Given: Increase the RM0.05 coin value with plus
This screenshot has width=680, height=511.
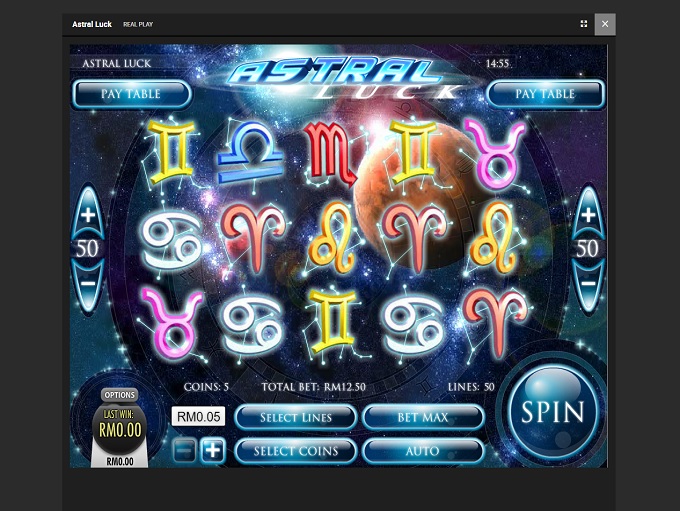Looking at the screenshot, I should pyautogui.click(x=212, y=450).
